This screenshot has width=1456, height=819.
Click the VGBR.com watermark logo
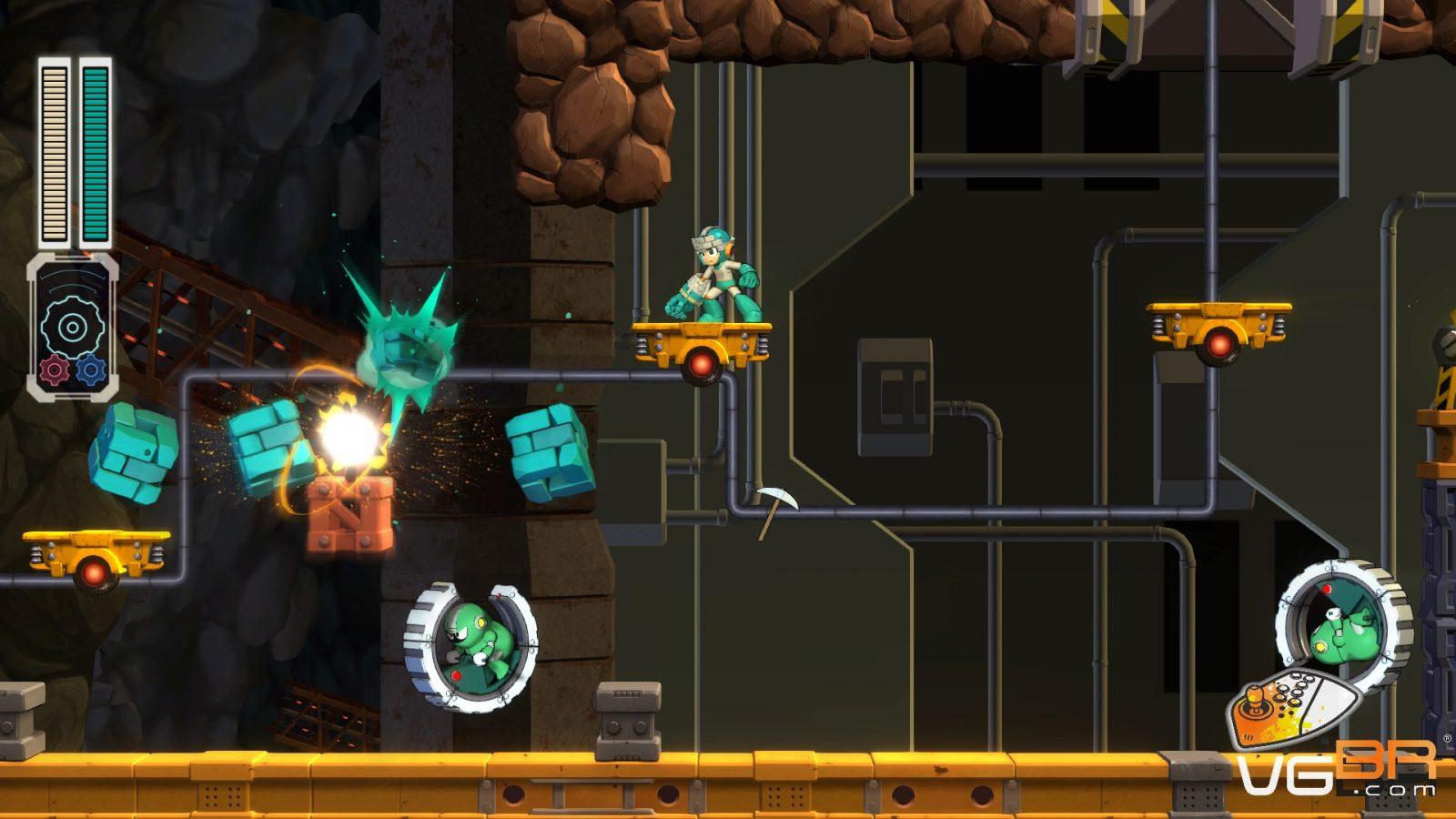coord(1336,766)
